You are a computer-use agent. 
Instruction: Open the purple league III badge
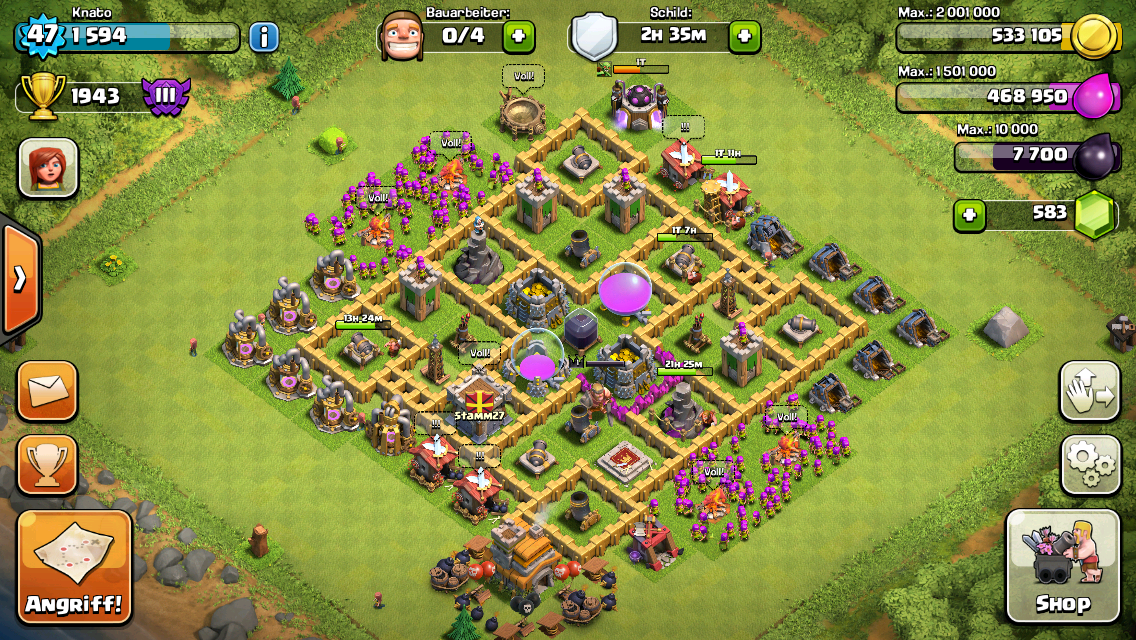[x=164, y=97]
